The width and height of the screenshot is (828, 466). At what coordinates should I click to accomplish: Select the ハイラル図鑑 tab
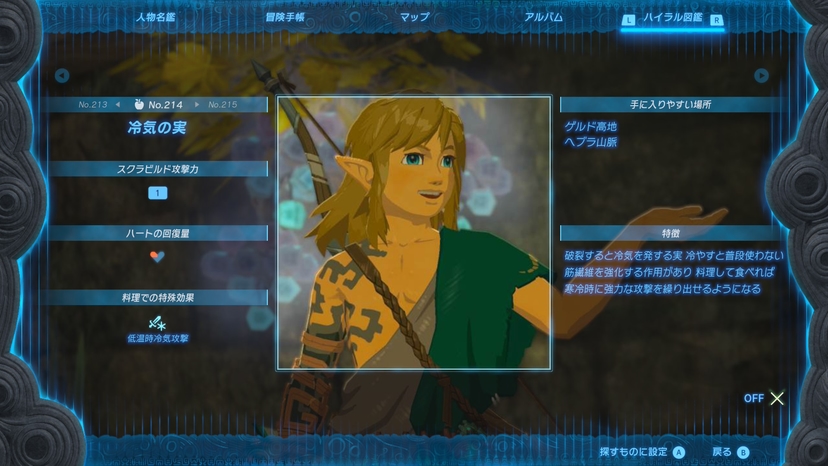673,18
